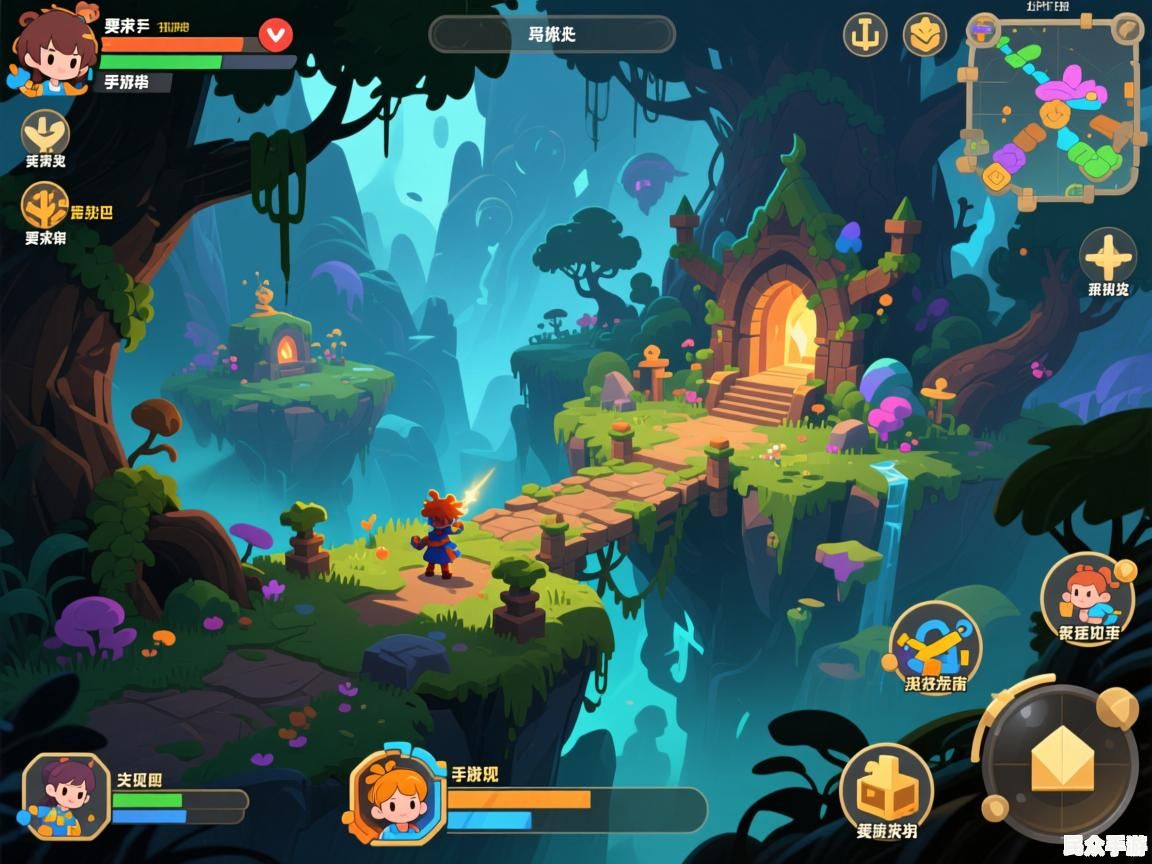
Task: Tap the large golden gem action button
Action: [1062, 760]
